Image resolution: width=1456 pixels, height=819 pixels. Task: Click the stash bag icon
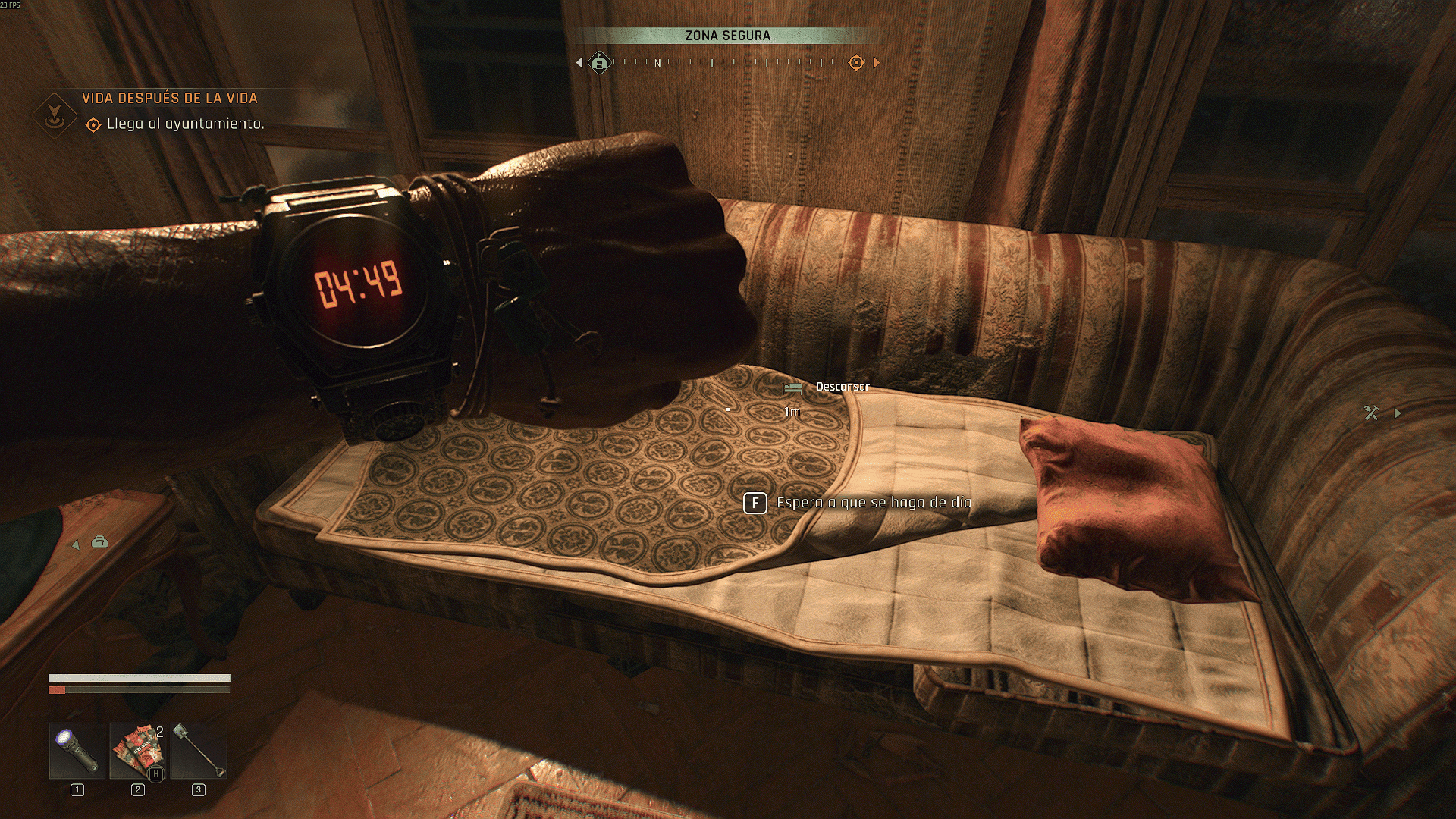100,542
